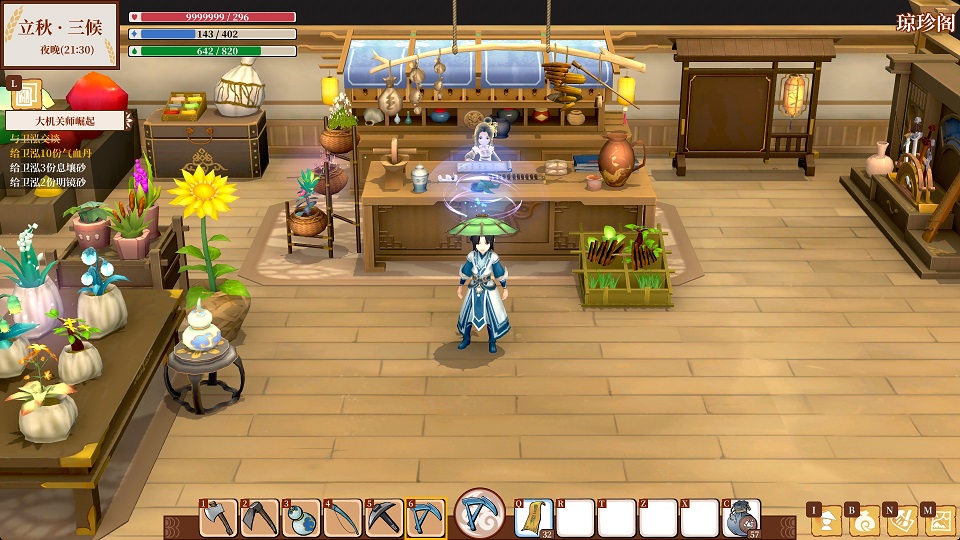Select the pickaxe in hotbar slot 5
The image size is (960, 540).
384,518
